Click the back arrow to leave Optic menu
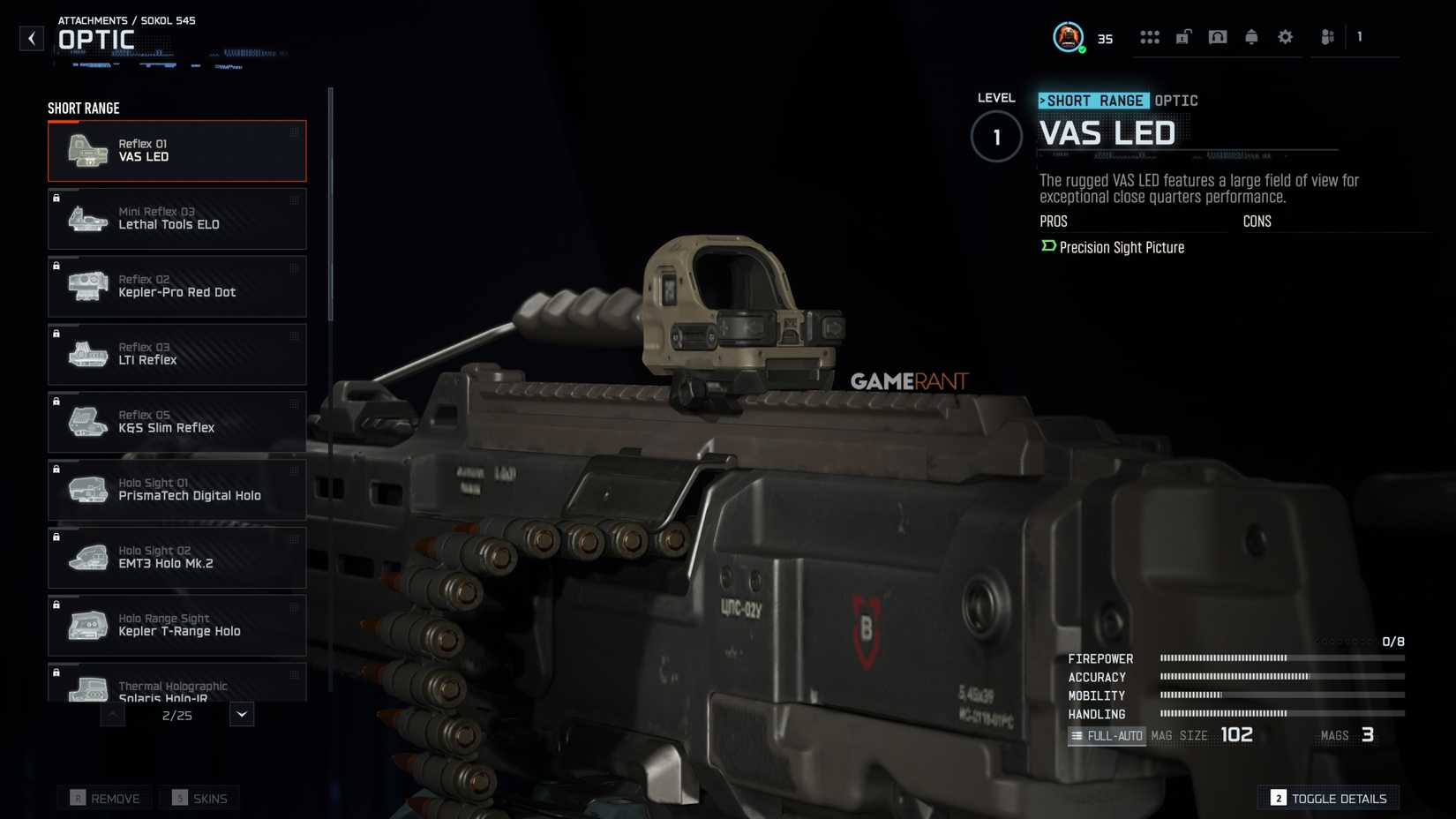This screenshot has width=1456, height=819. pyautogui.click(x=31, y=38)
